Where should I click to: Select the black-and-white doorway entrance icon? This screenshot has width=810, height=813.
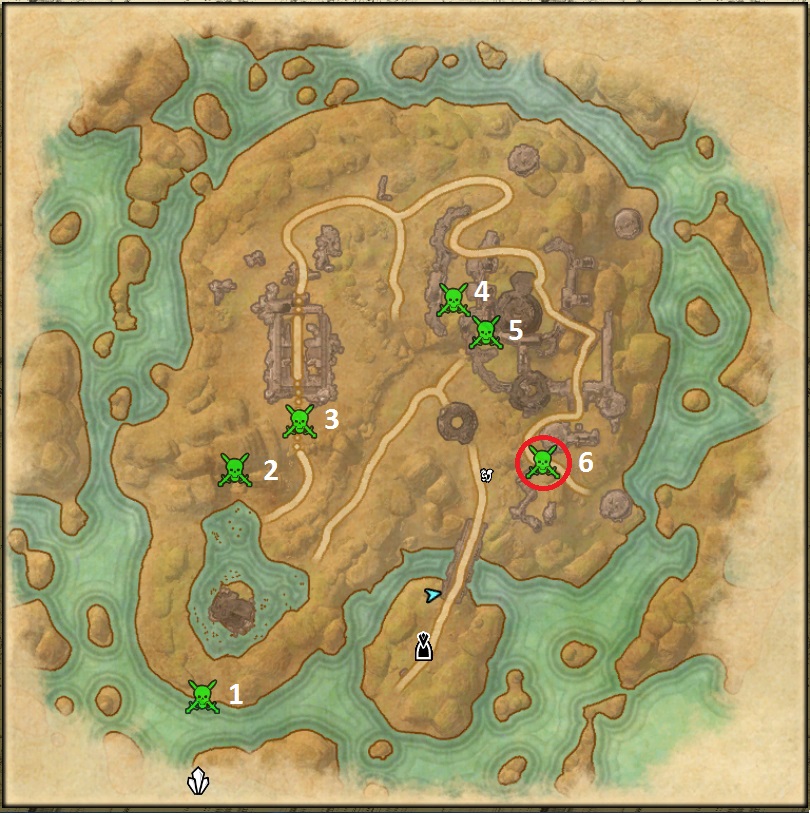(x=424, y=647)
